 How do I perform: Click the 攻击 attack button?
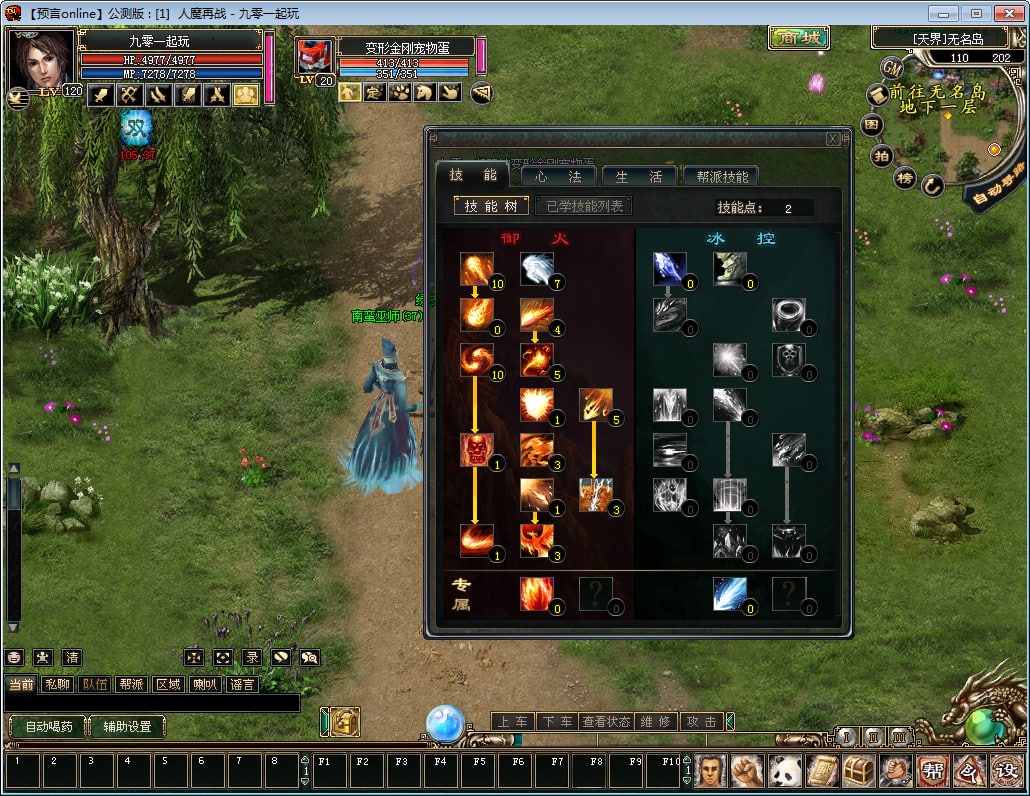click(701, 721)
